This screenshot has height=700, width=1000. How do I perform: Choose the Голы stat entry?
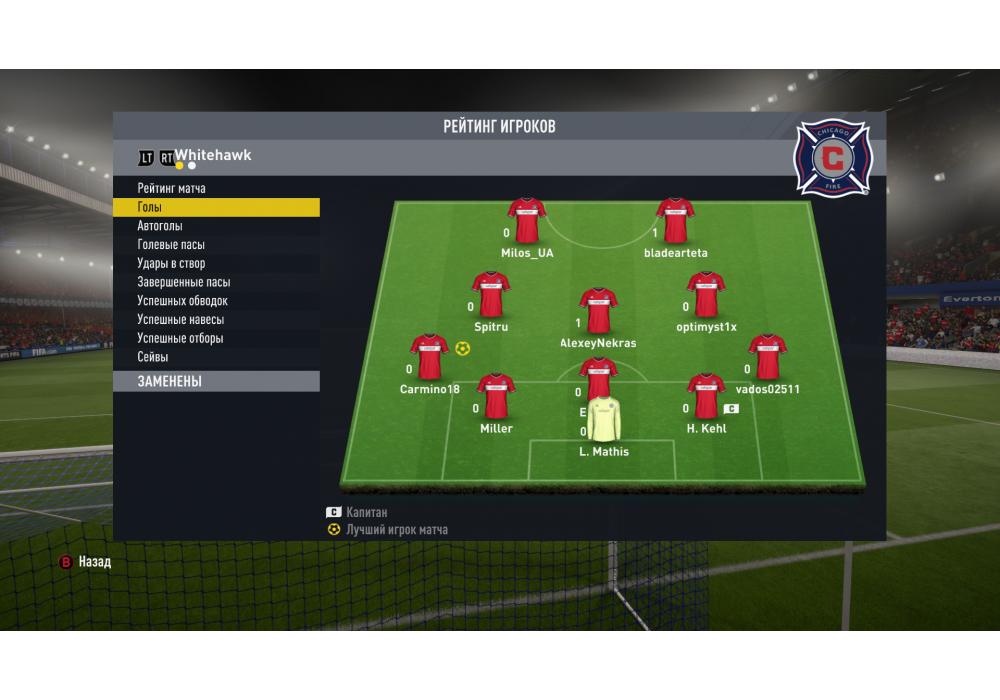(x=150, y=207)
